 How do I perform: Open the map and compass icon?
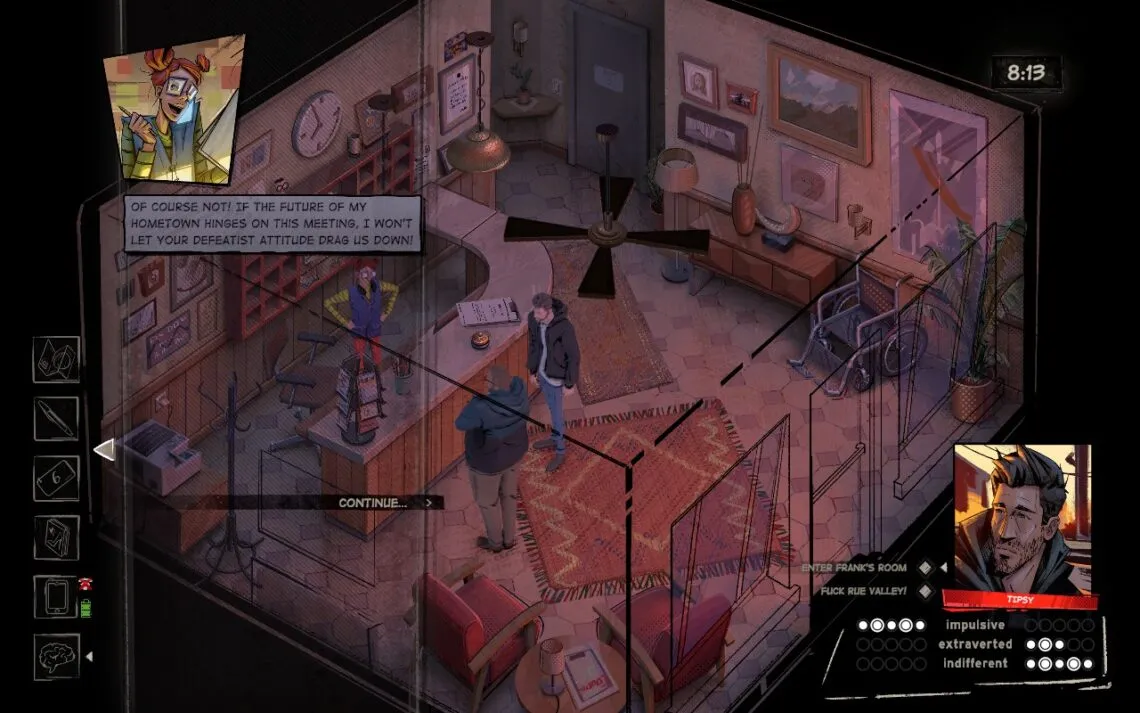[56, 360]
